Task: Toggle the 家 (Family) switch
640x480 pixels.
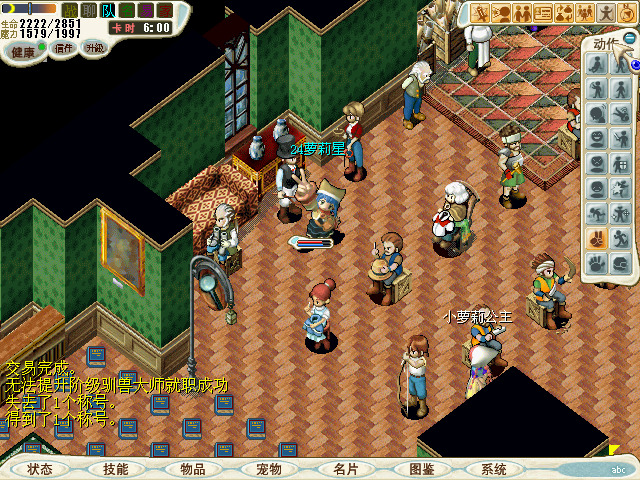Action: point(165,10)
